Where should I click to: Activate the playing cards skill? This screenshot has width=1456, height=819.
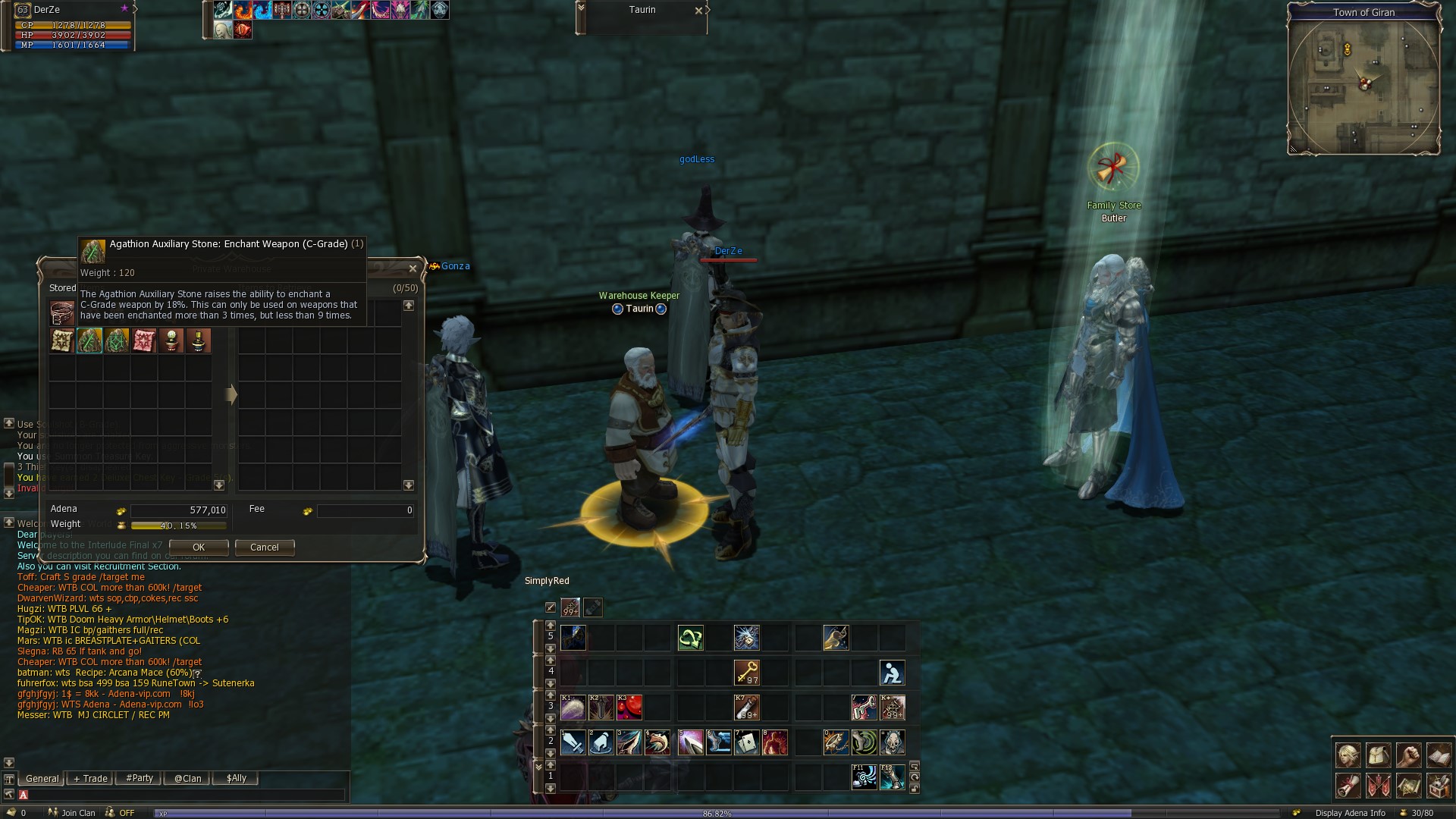[747, 742]
